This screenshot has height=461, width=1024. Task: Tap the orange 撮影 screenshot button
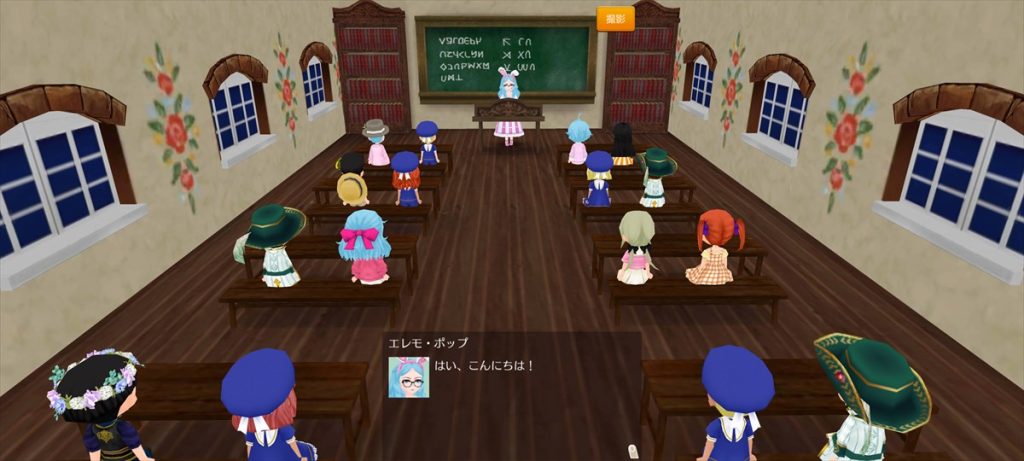click(x=615, y=18)
